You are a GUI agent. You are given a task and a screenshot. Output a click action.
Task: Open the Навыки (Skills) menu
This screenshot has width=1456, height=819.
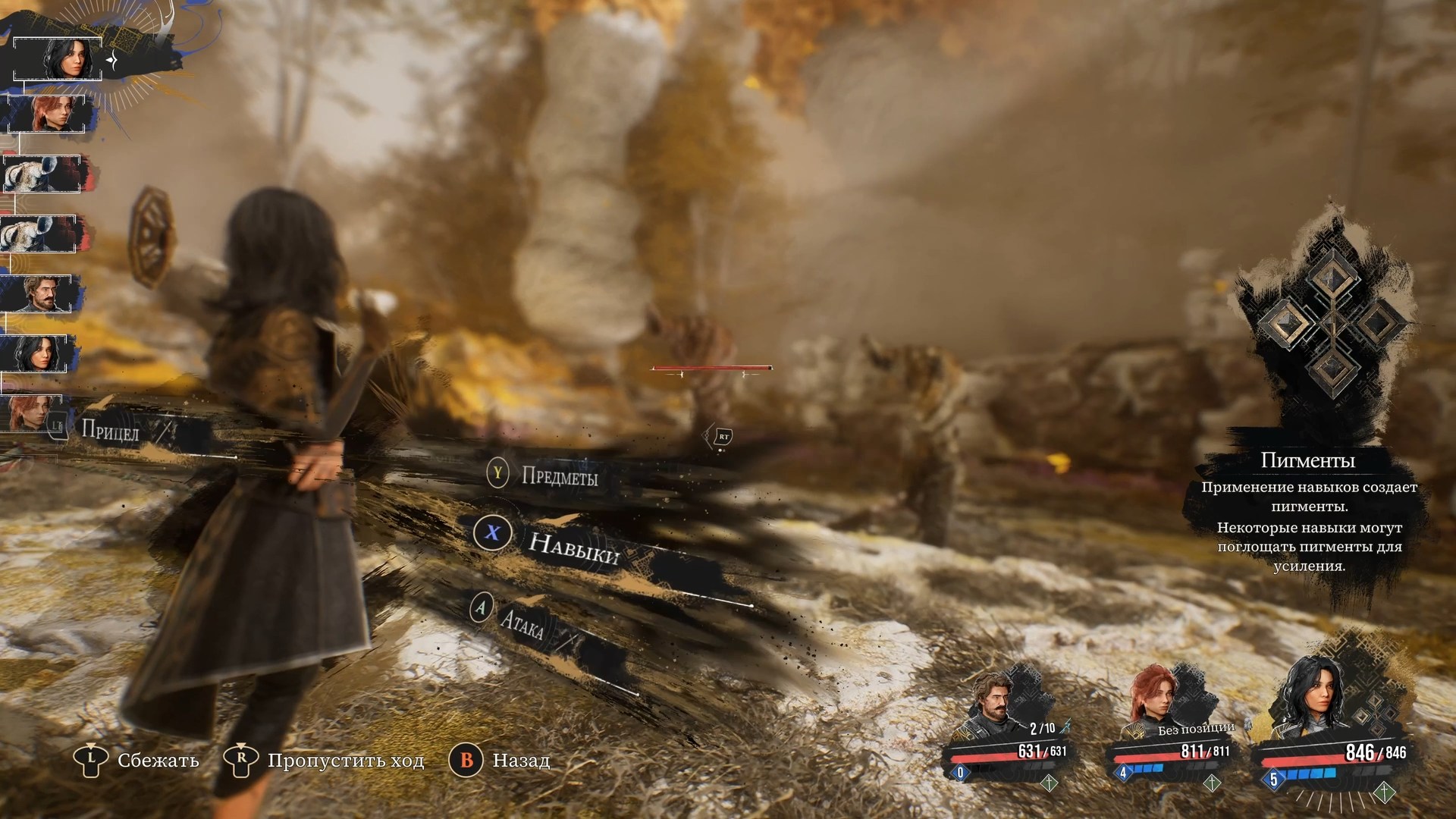573,549
